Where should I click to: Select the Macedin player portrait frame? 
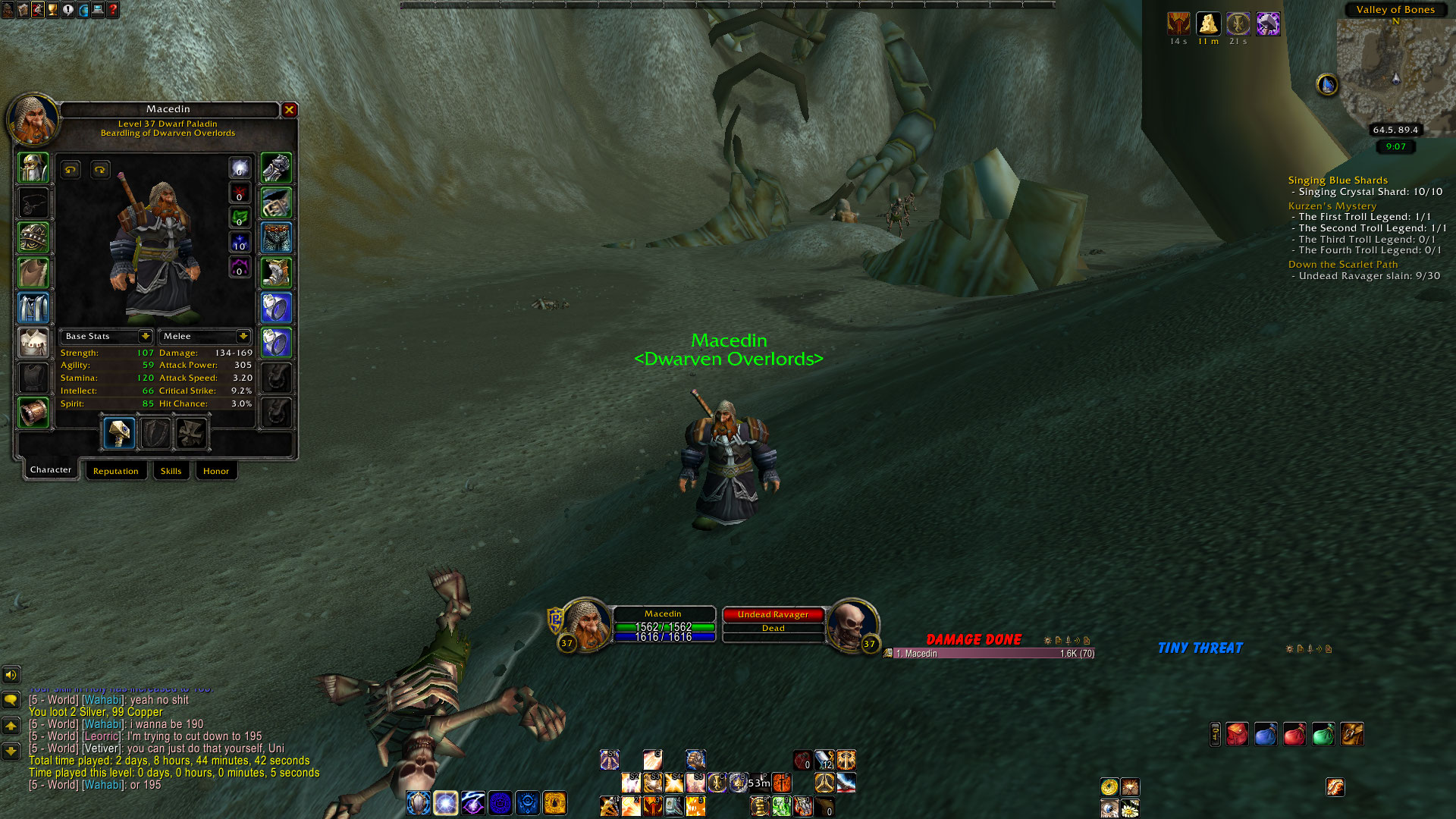point(586,623)
